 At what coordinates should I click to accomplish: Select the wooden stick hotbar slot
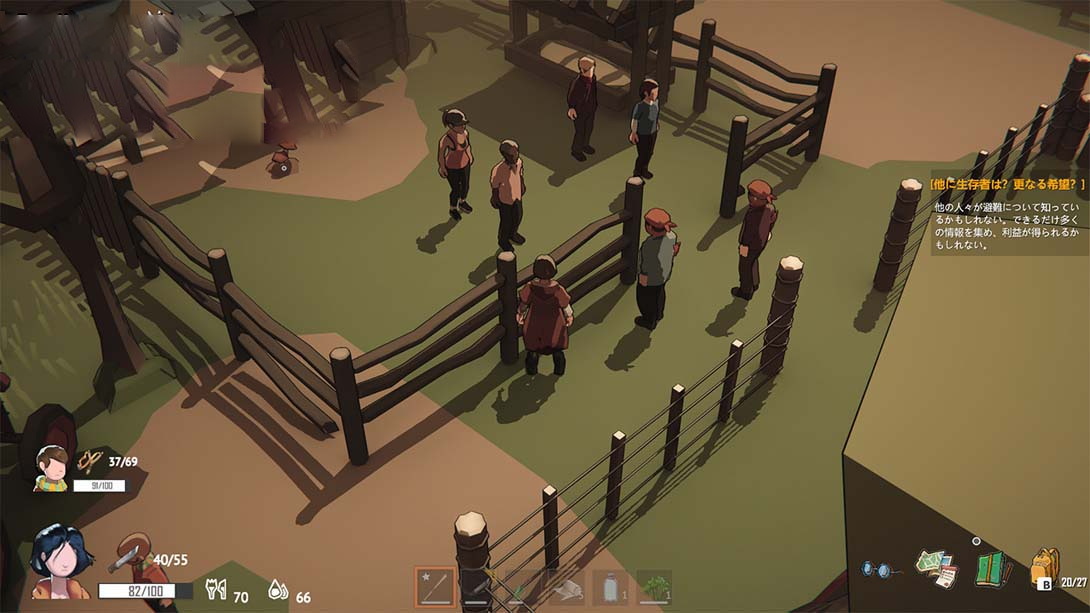click(435, 587)
